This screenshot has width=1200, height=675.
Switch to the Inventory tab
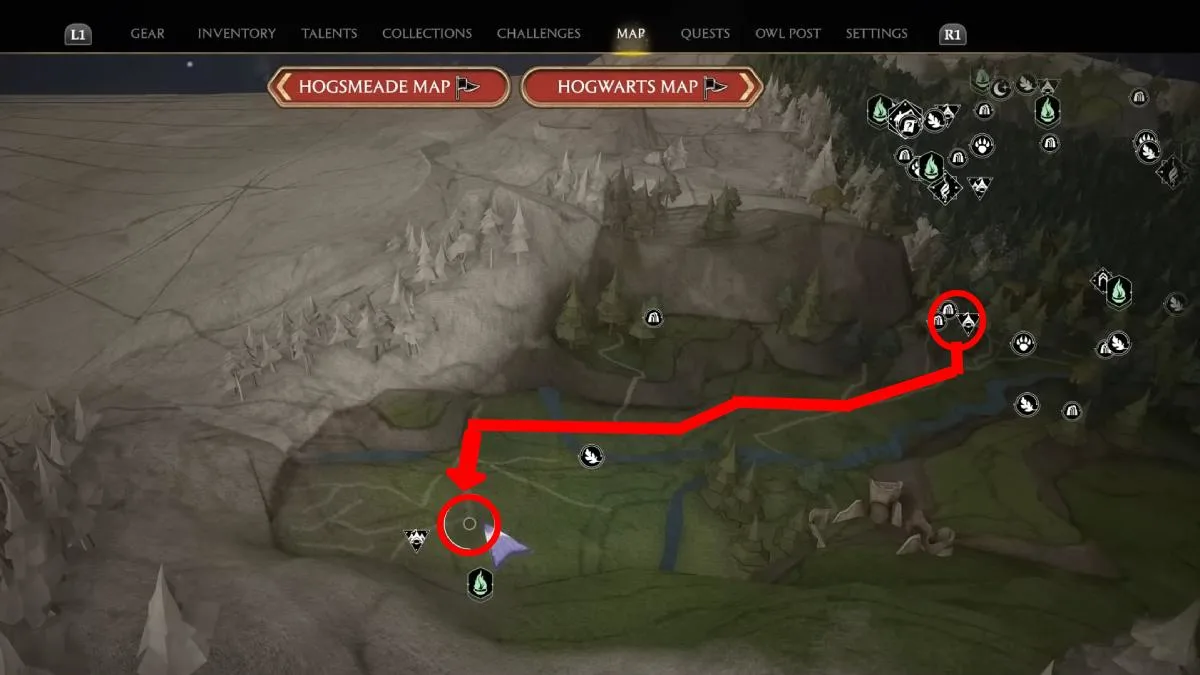click(x=236, y=33)
